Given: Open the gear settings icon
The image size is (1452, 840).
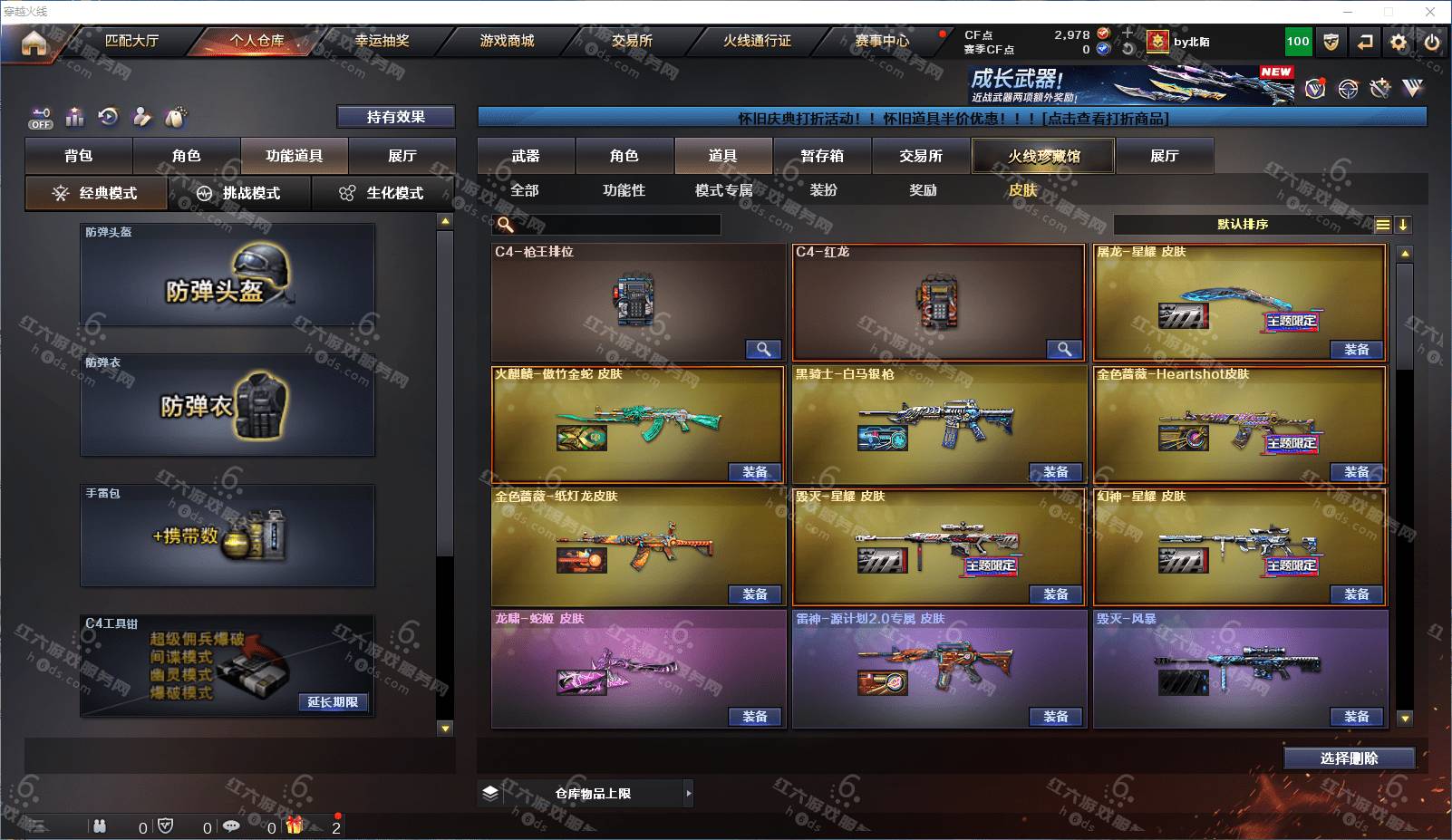Looking at the screenshot, I should click(x=1399, y=42).
